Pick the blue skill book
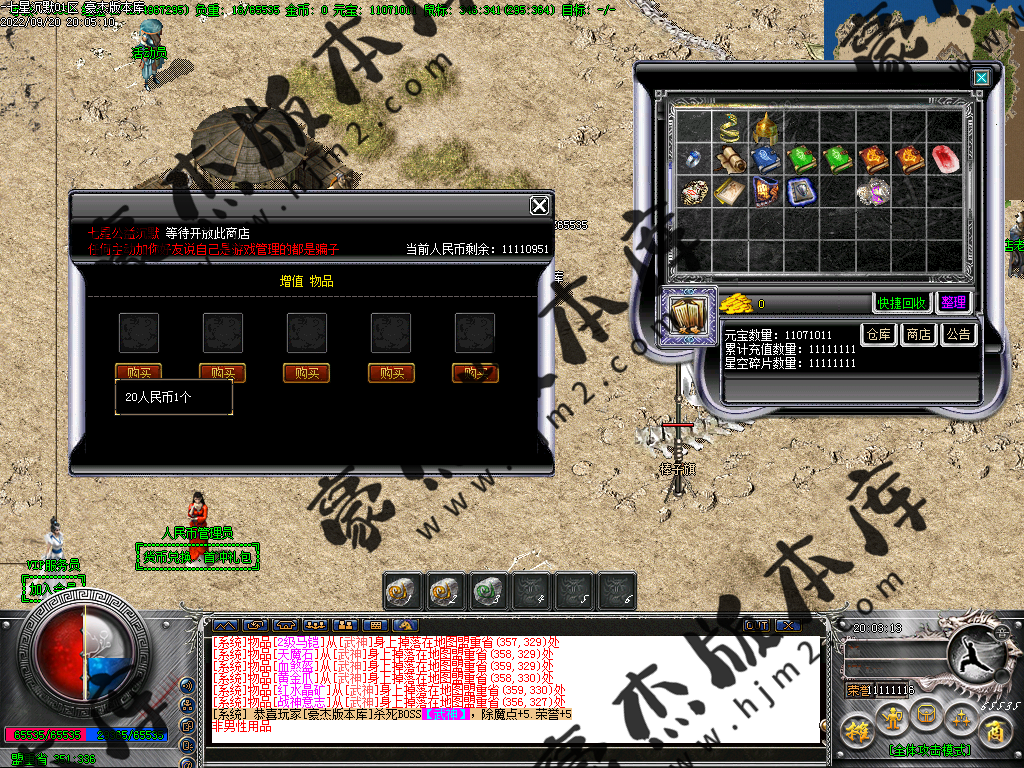 (x=766, y=159)
